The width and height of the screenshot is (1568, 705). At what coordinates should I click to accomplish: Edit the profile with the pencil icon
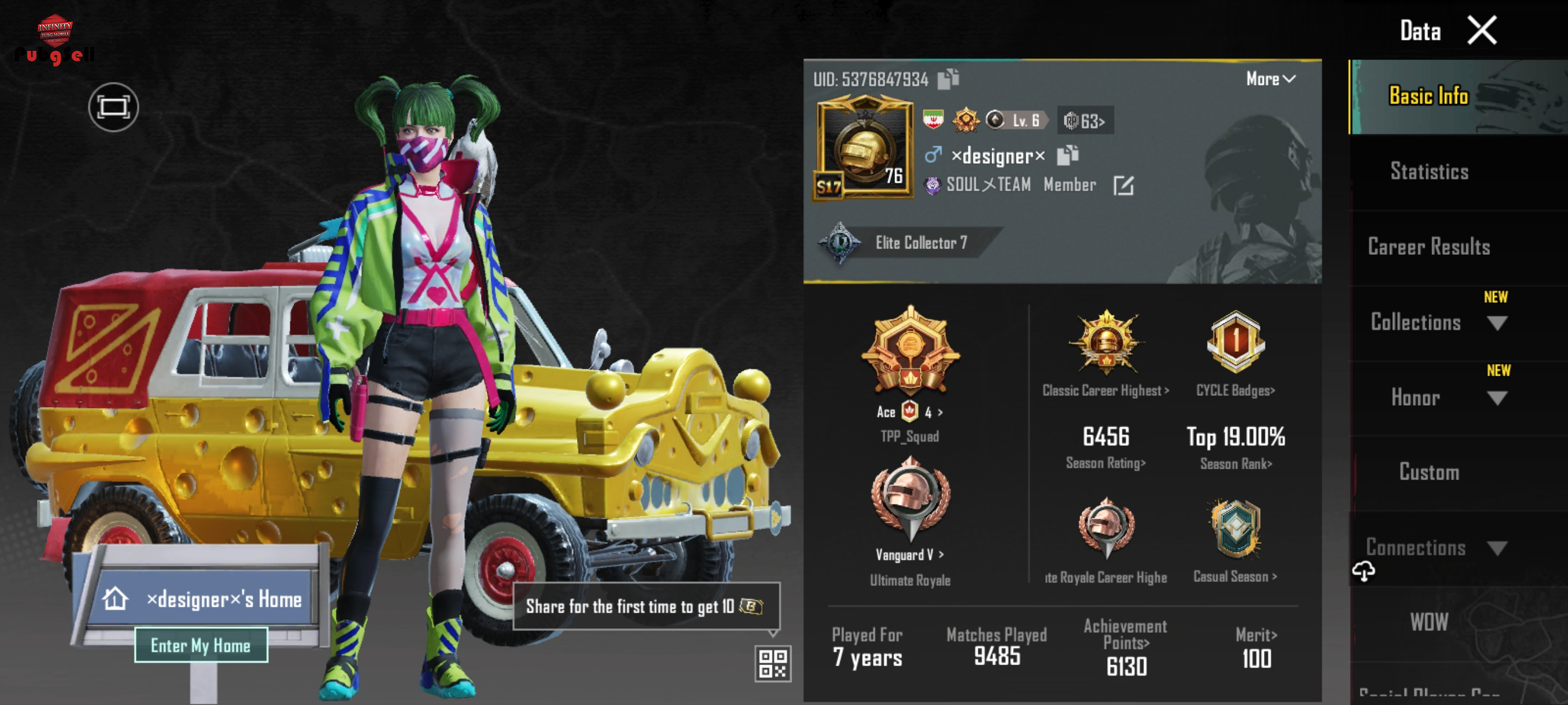1123,185
